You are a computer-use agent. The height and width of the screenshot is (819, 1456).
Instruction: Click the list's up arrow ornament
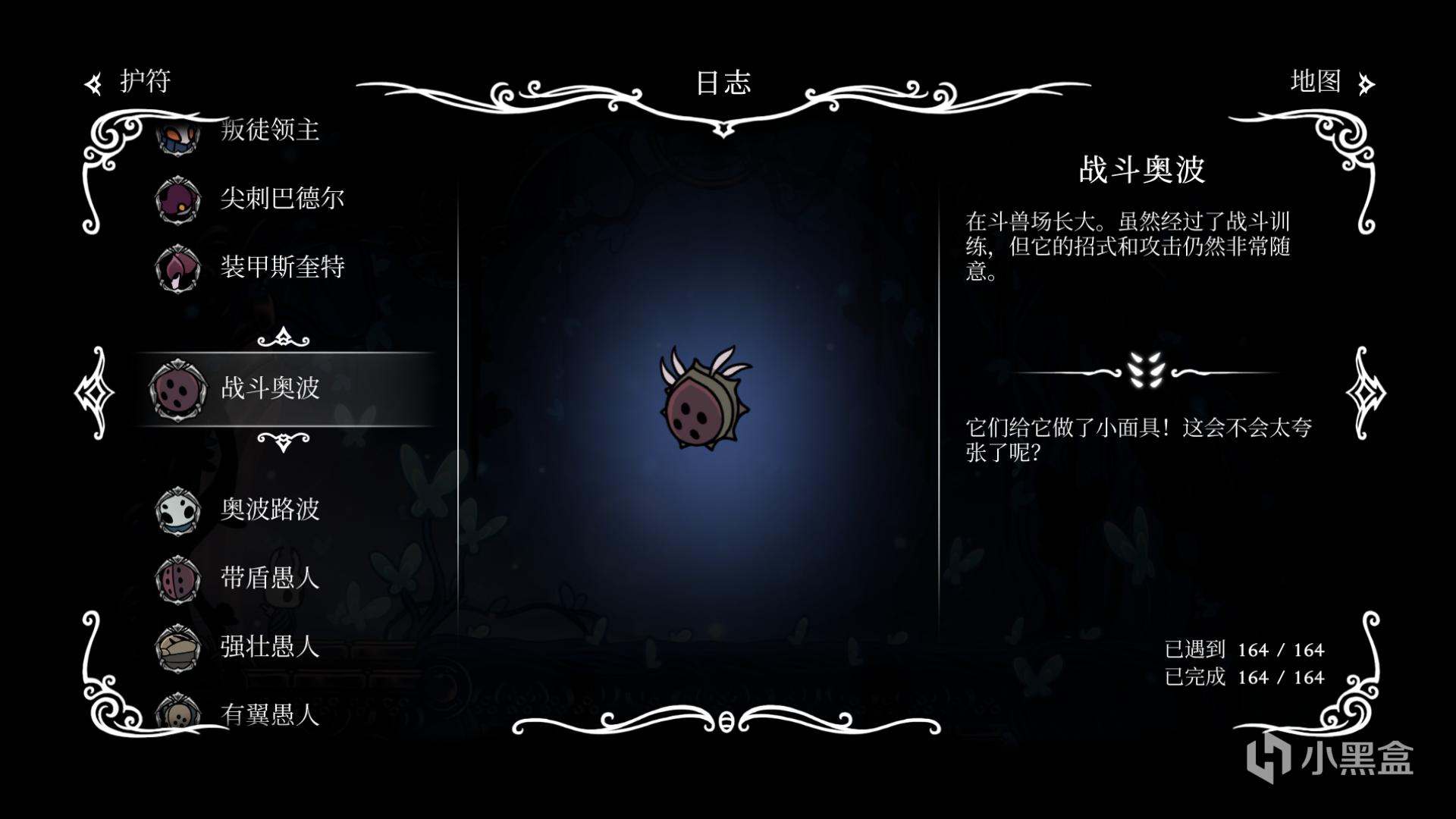[283, 337]
